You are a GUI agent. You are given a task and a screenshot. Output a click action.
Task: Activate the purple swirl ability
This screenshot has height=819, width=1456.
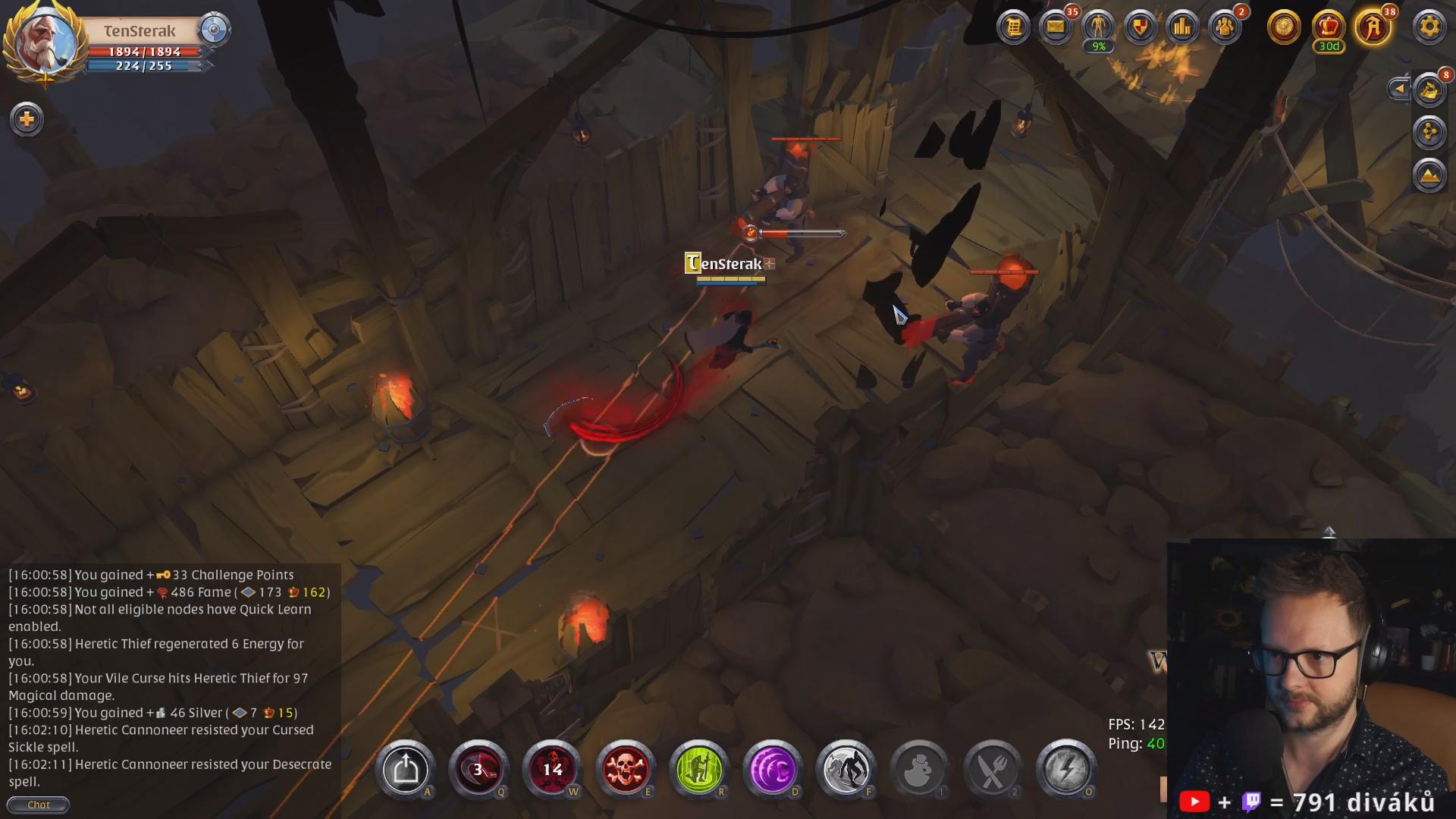tap(773, 770)
